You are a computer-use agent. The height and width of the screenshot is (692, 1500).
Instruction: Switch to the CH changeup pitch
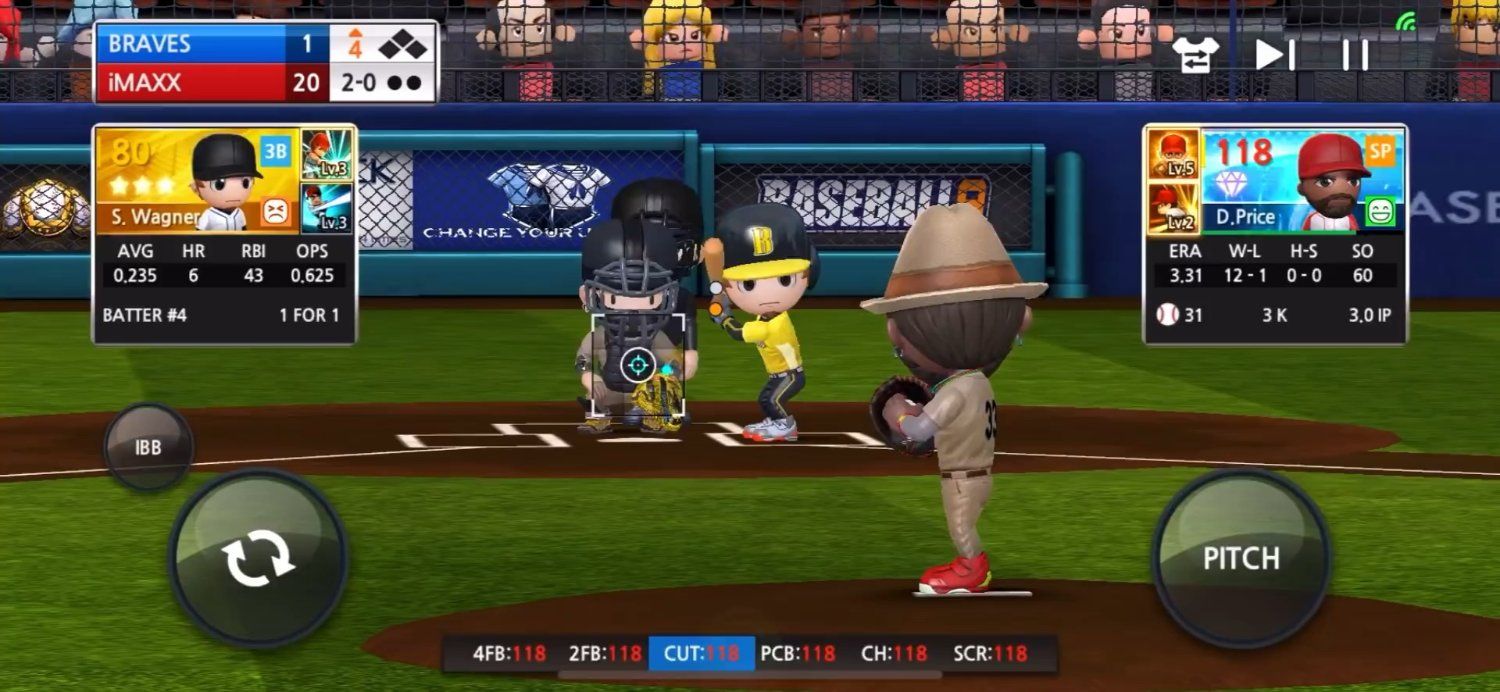point(893,654)
